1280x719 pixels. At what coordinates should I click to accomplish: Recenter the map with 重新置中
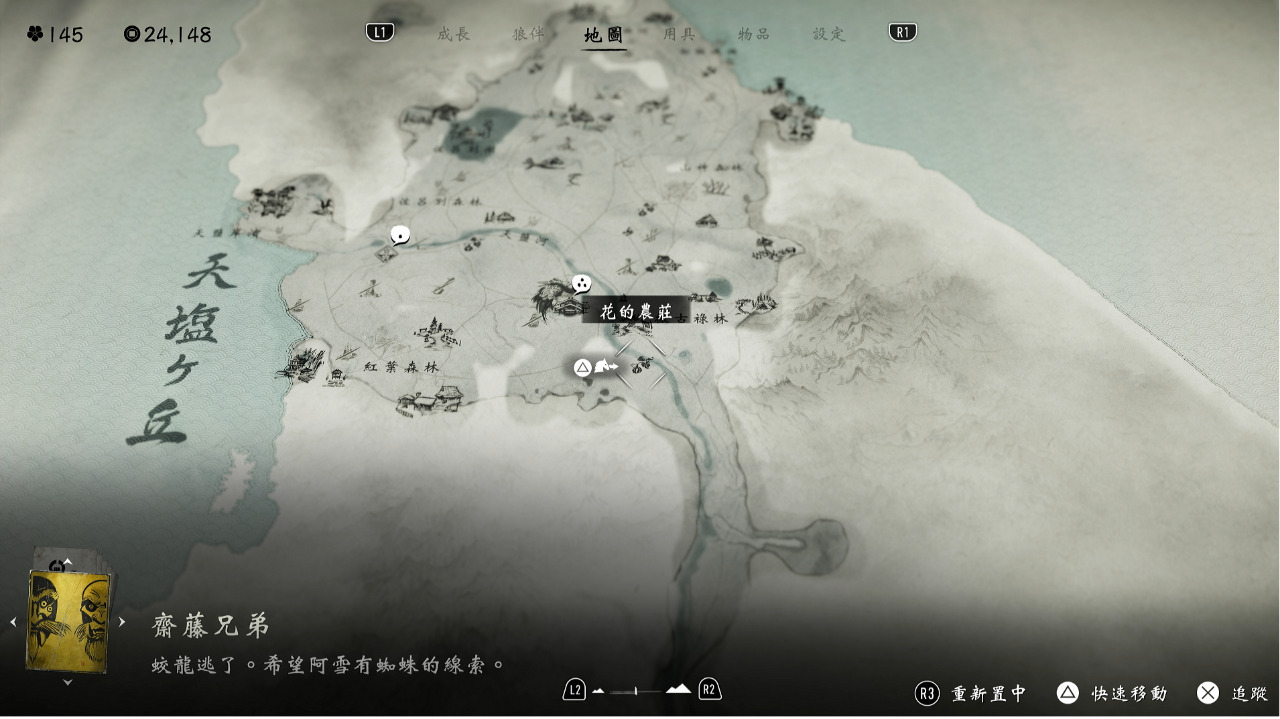pos(971,693)
